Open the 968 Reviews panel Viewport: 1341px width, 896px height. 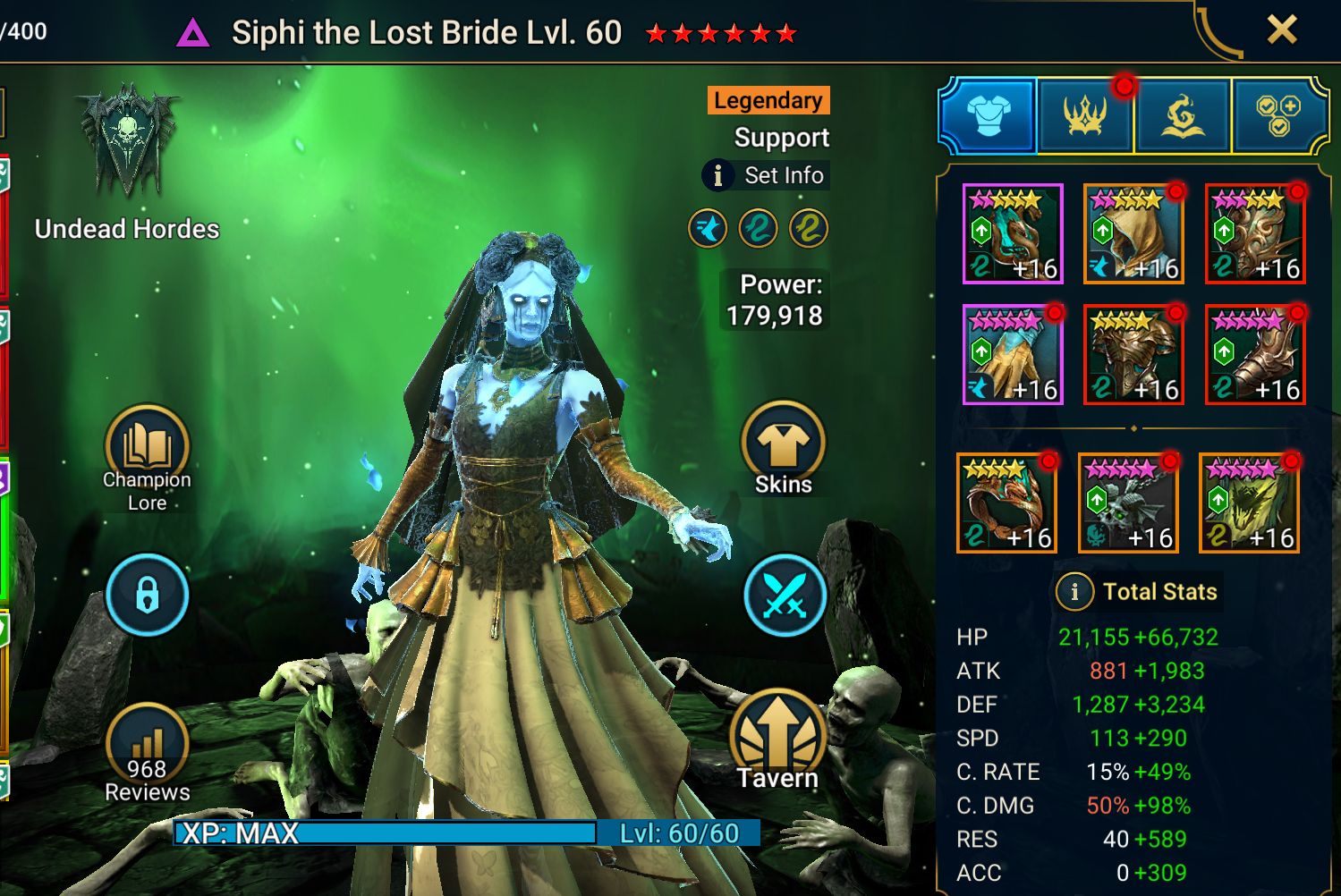(147, 751)
